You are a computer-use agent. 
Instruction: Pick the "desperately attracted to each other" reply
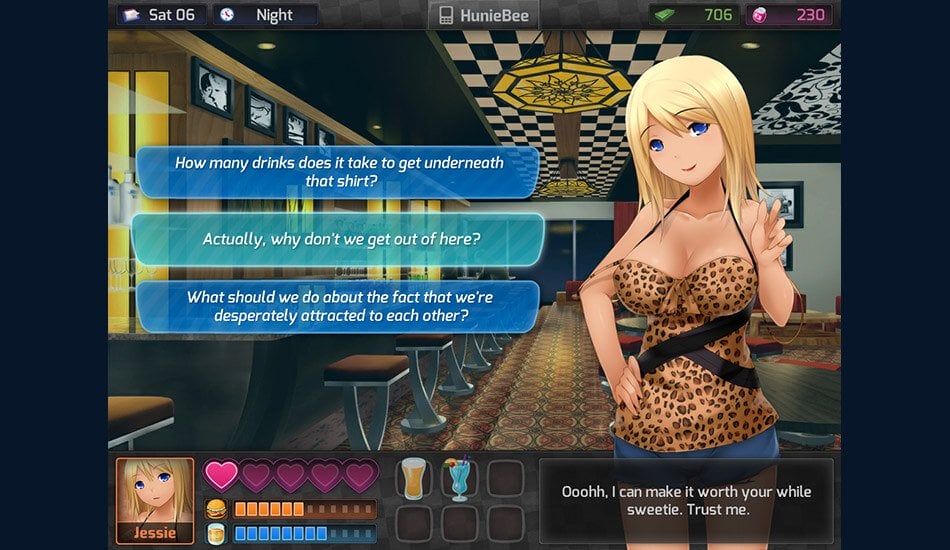(338, 306)
